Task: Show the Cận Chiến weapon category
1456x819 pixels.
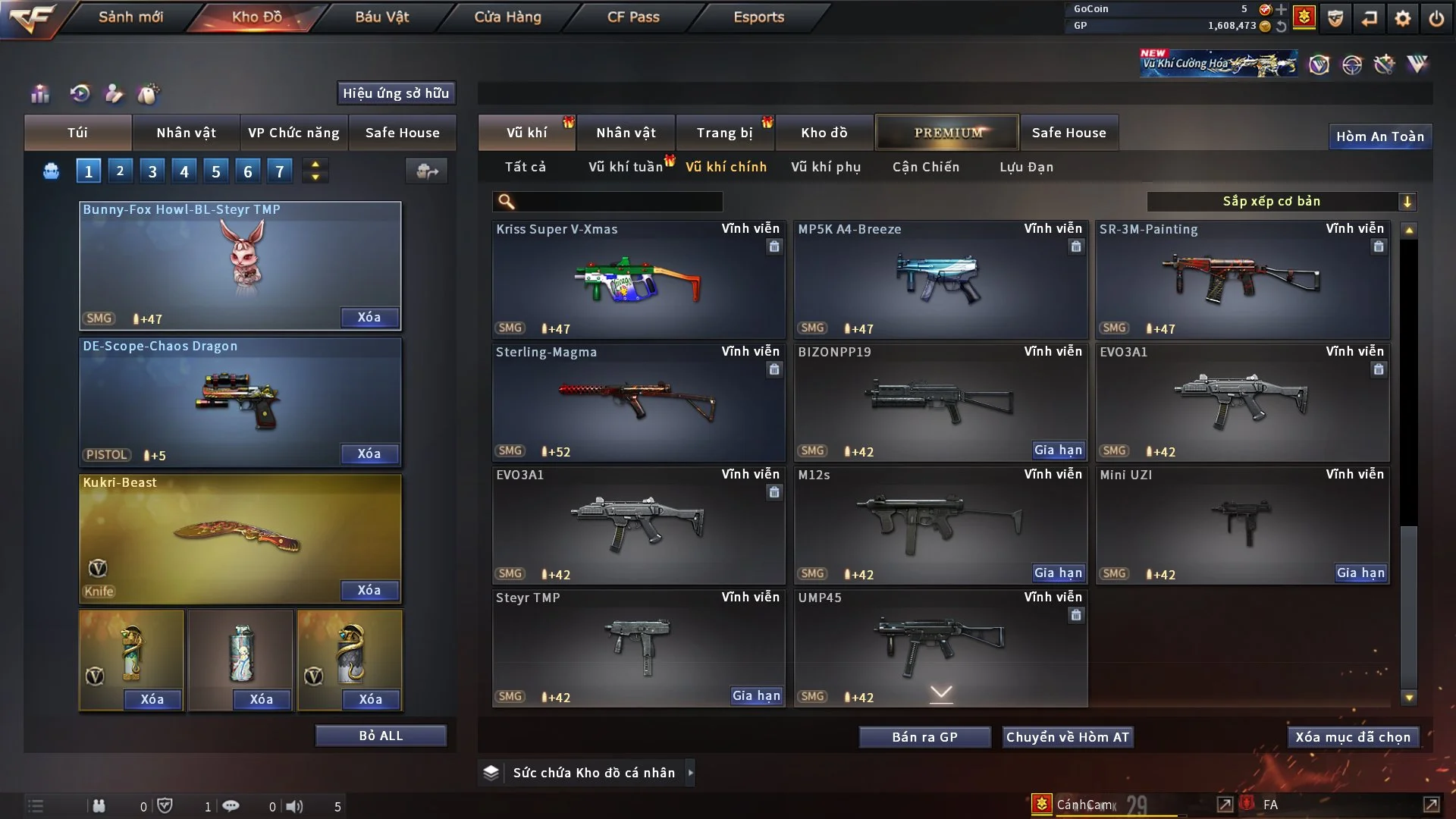Action: [x=925, y=167]
